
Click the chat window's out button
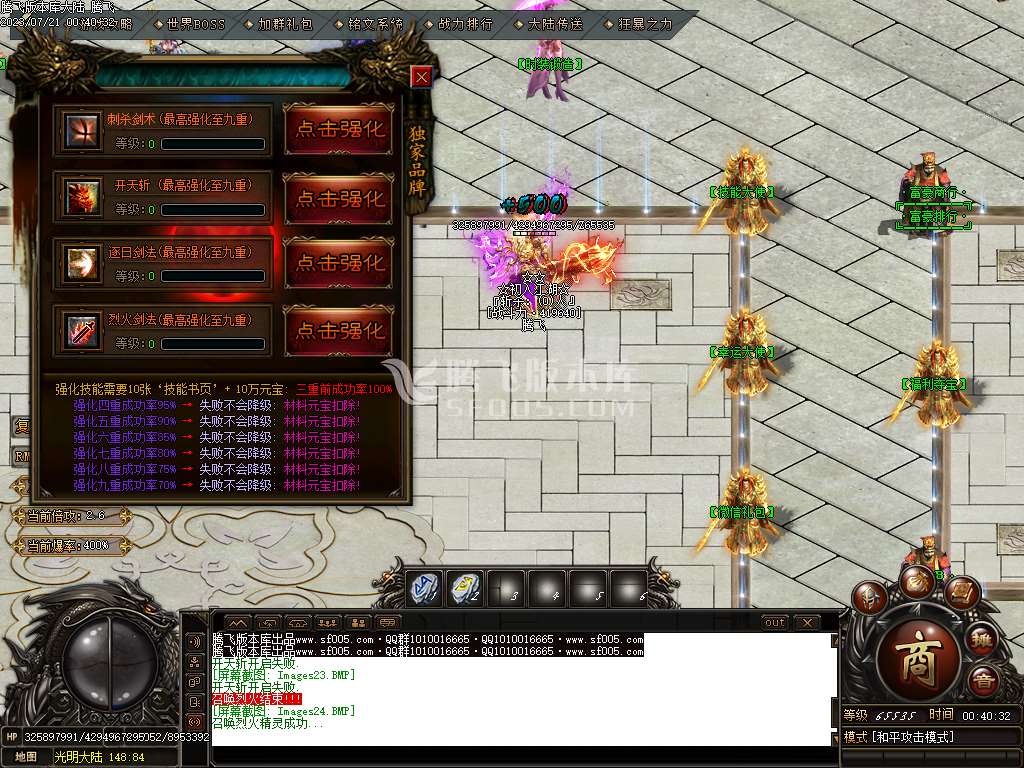point(774,622)
